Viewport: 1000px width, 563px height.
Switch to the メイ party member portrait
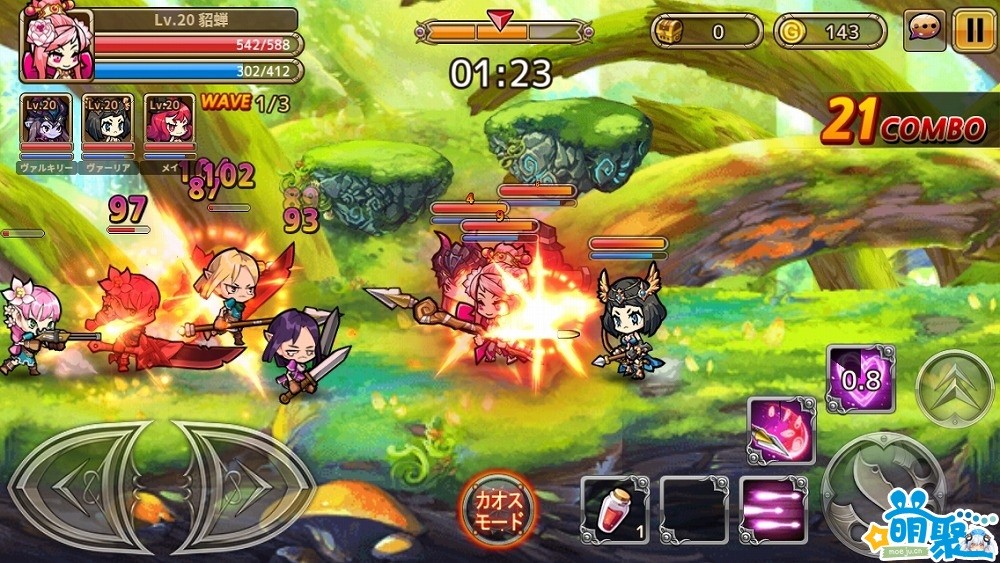click(169, 126)
